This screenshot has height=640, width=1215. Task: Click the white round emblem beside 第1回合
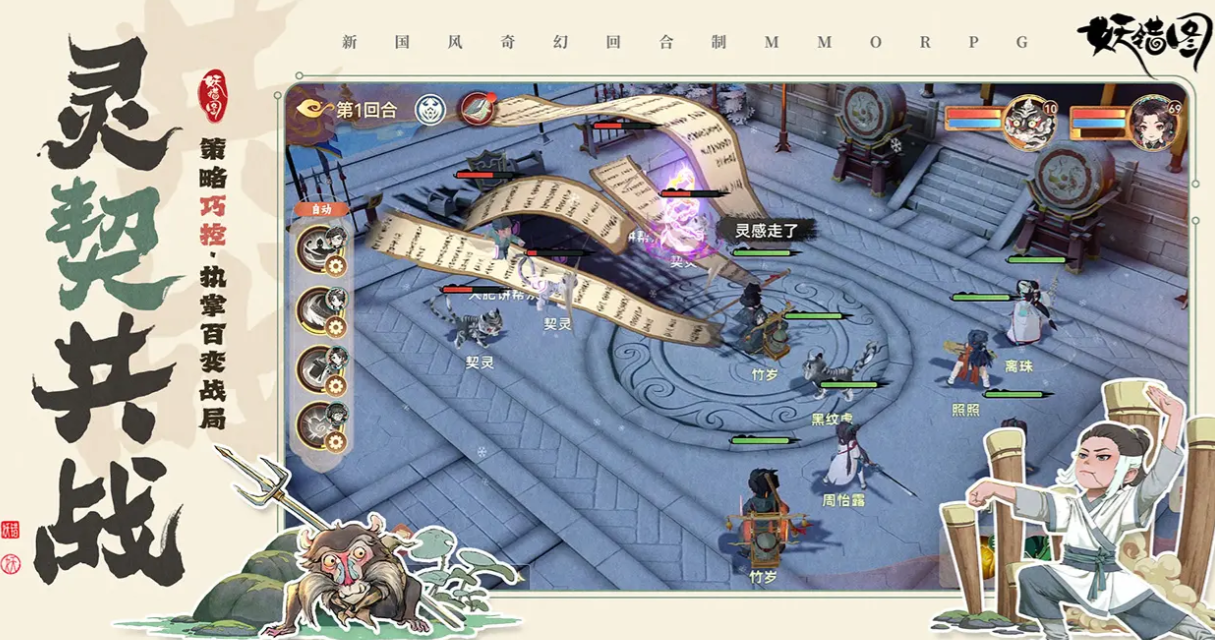coord(431,108)
